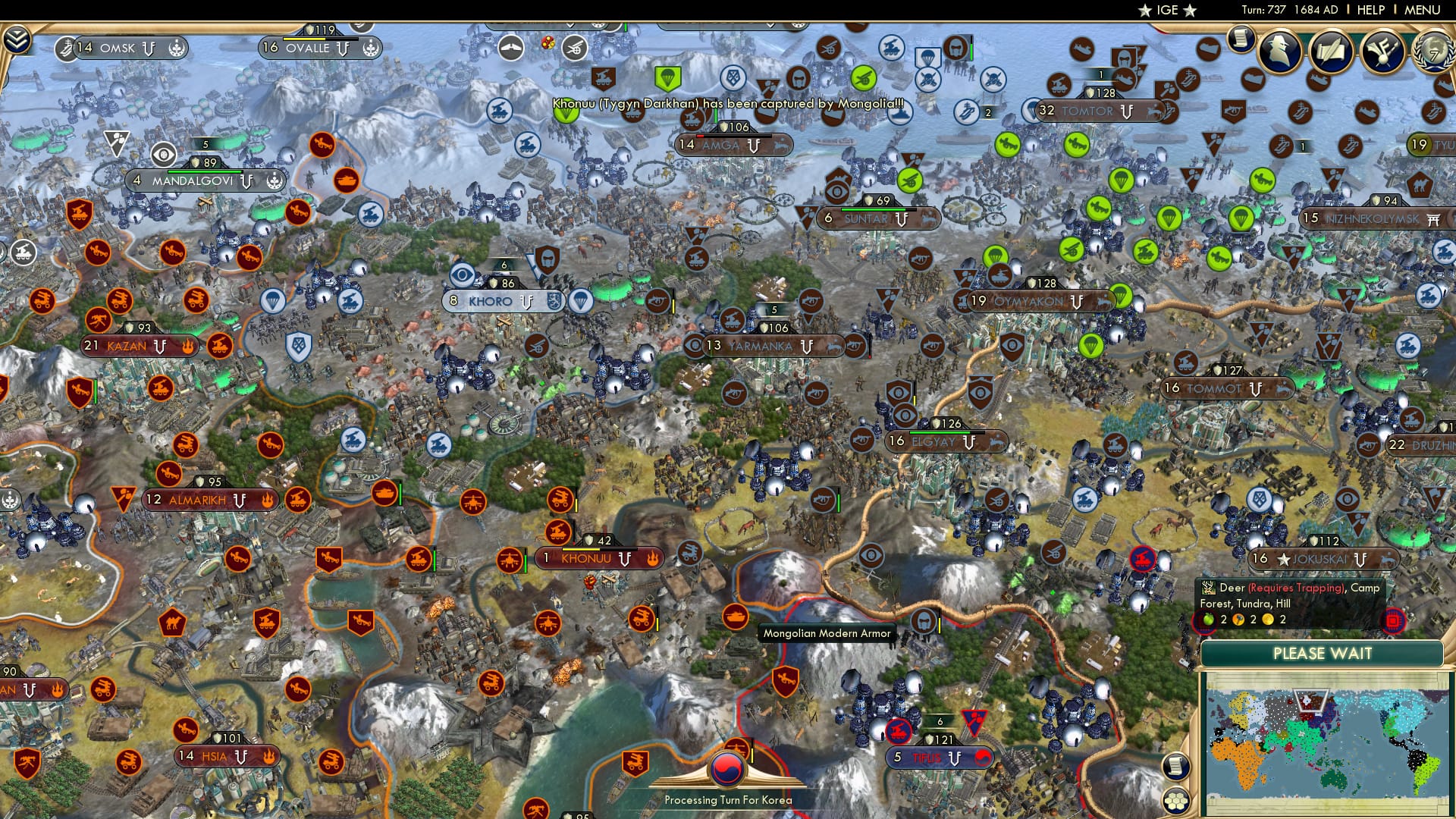Click the Diplomacy scroll-and-quill icon
This screenshot has height=819, width=1456.
click(x=1332, y=50)
